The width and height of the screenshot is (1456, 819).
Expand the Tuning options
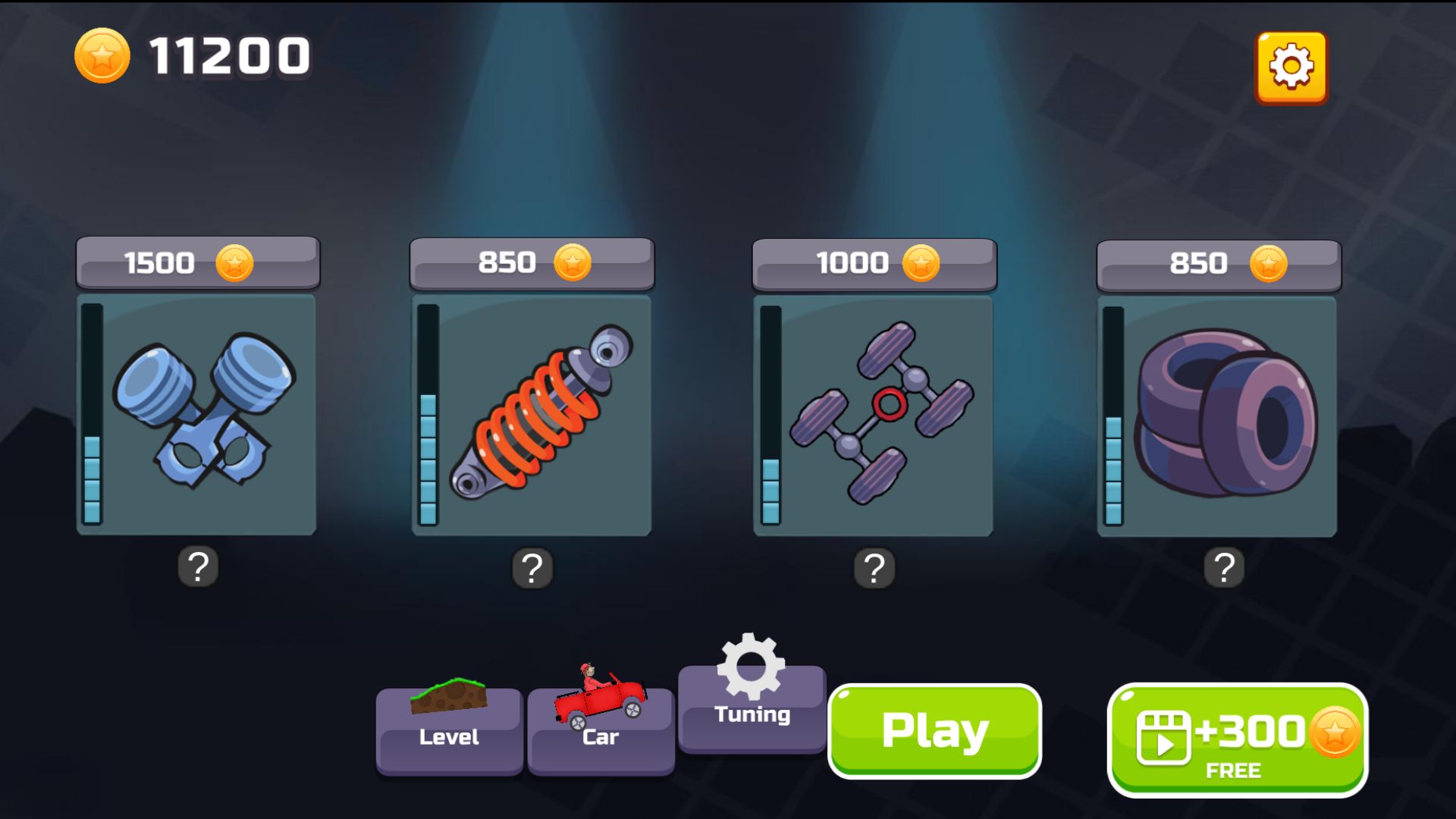[752, 713]
